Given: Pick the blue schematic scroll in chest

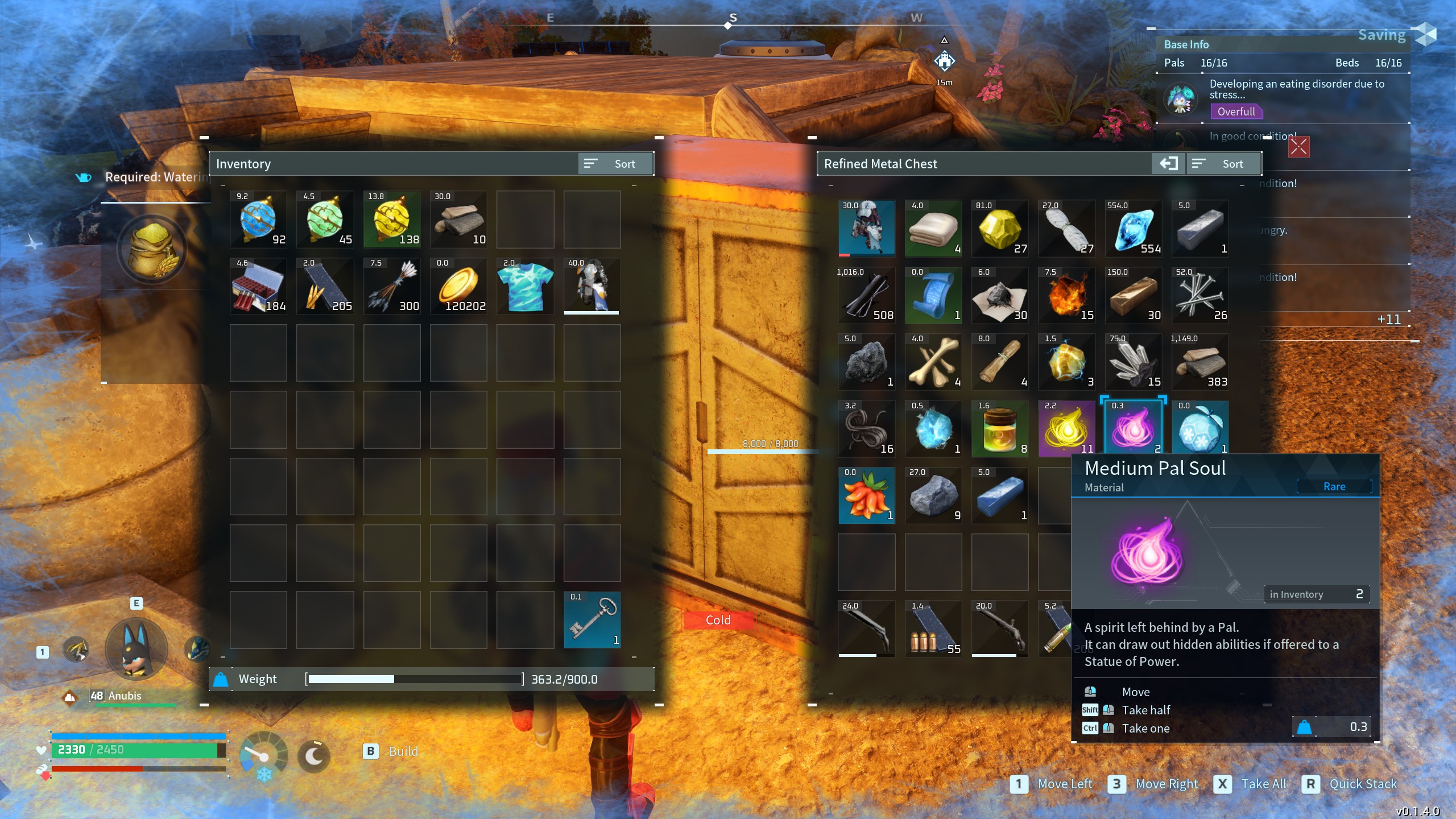Looking at the screenshot, I should (x=933, y=295).
